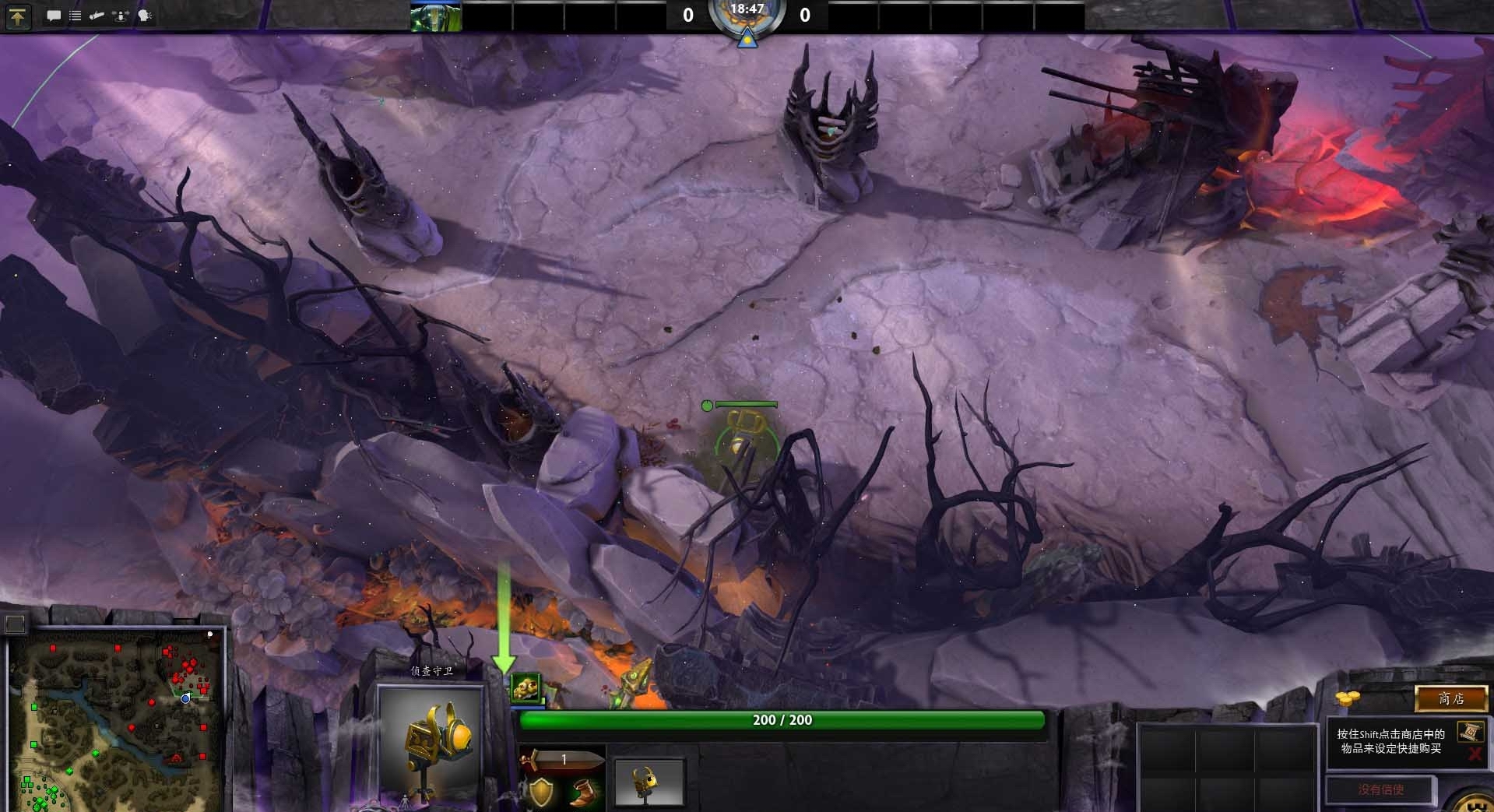
Task: Show the scoreboard list icon
Action: [76, 16]
